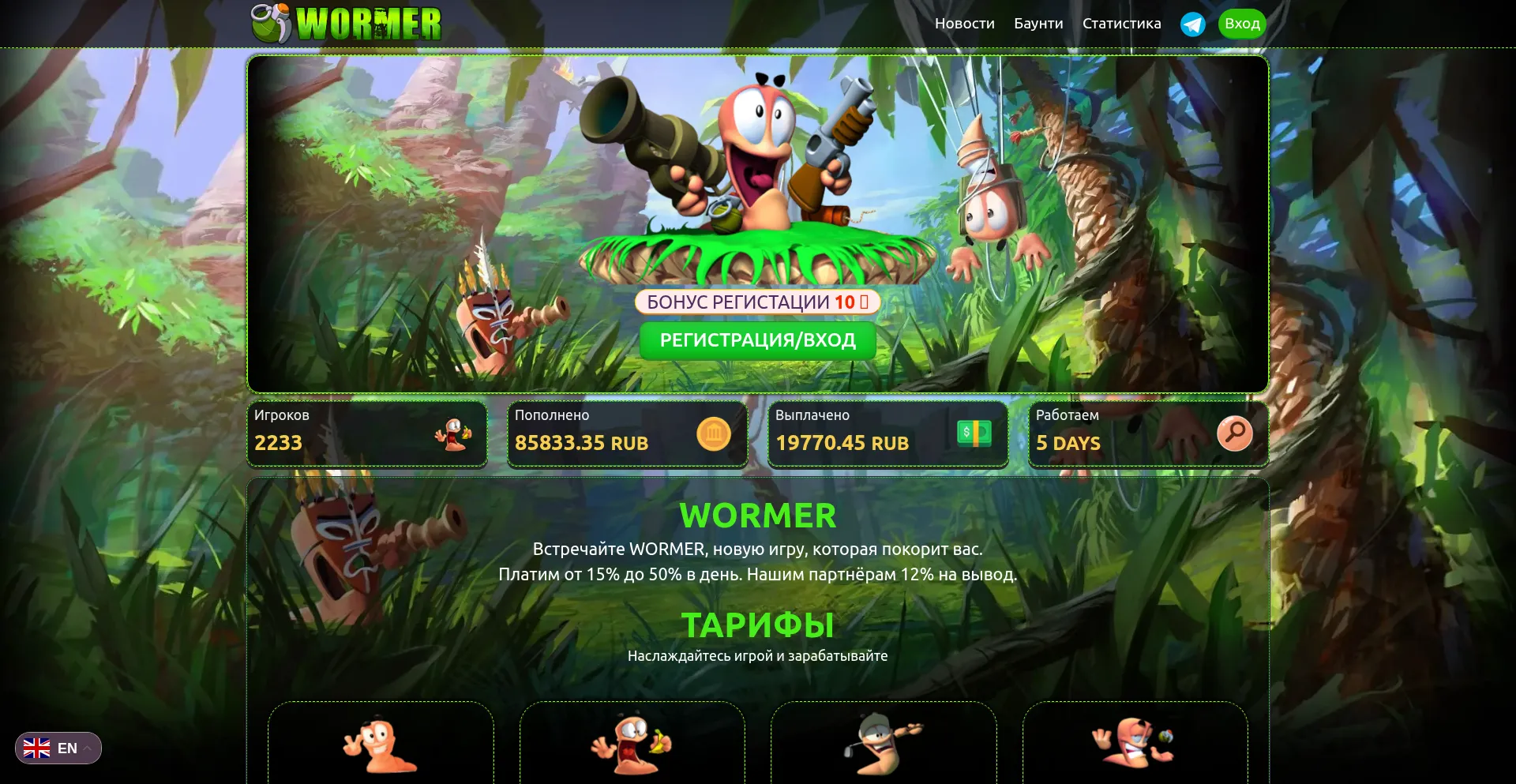Go to the Баунти section
The image size is (1516, 784).
tap(1038, 24)
